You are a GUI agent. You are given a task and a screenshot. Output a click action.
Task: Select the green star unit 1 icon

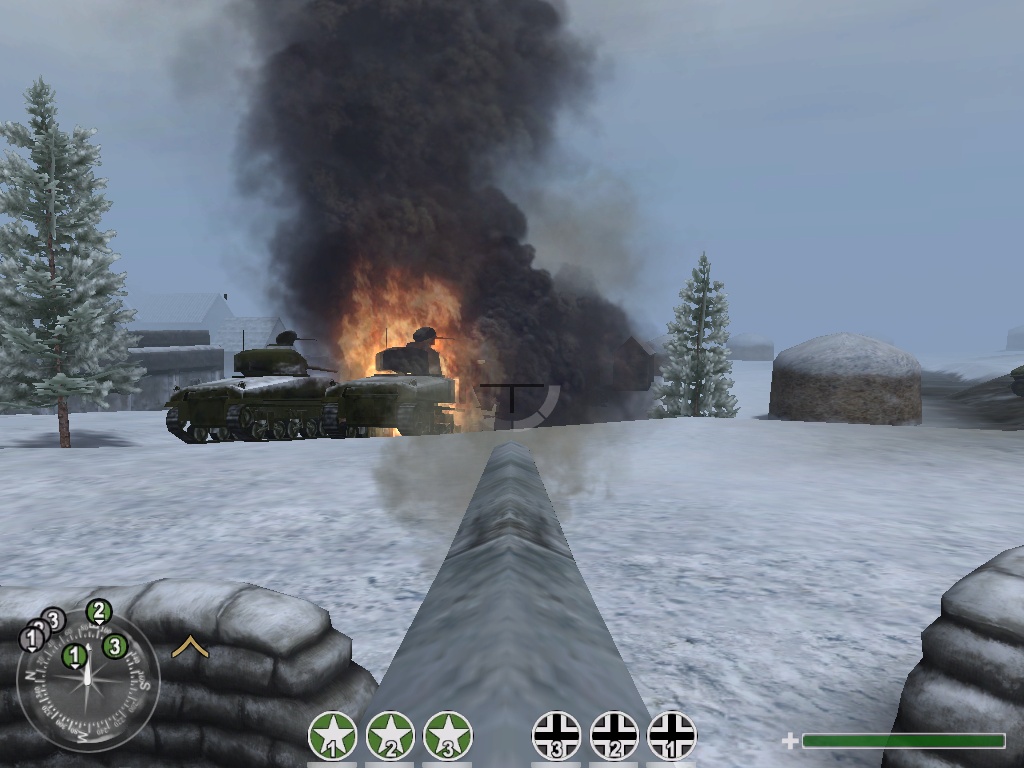tap(333, 737)
